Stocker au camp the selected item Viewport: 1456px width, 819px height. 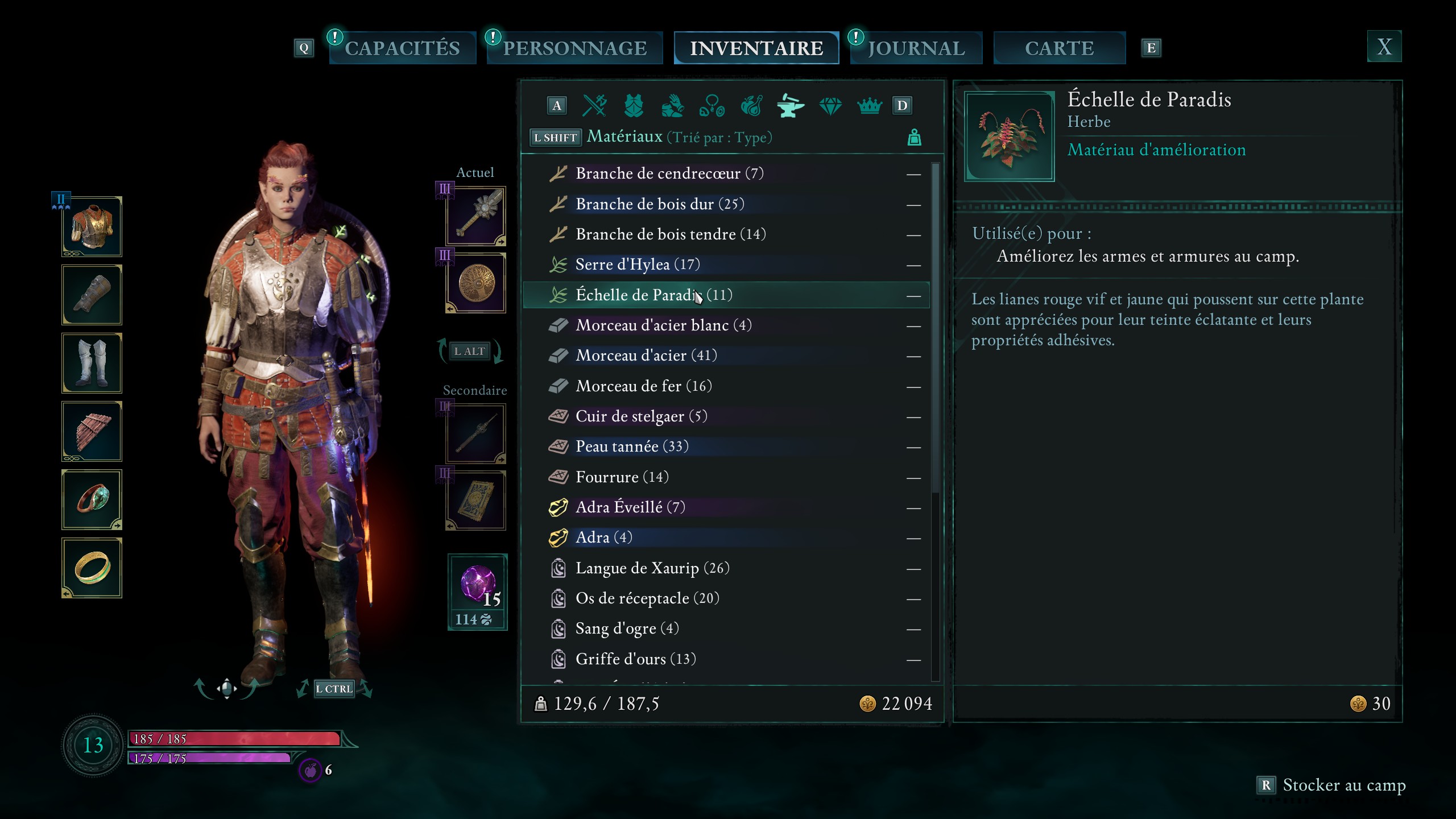(1331, 785)
